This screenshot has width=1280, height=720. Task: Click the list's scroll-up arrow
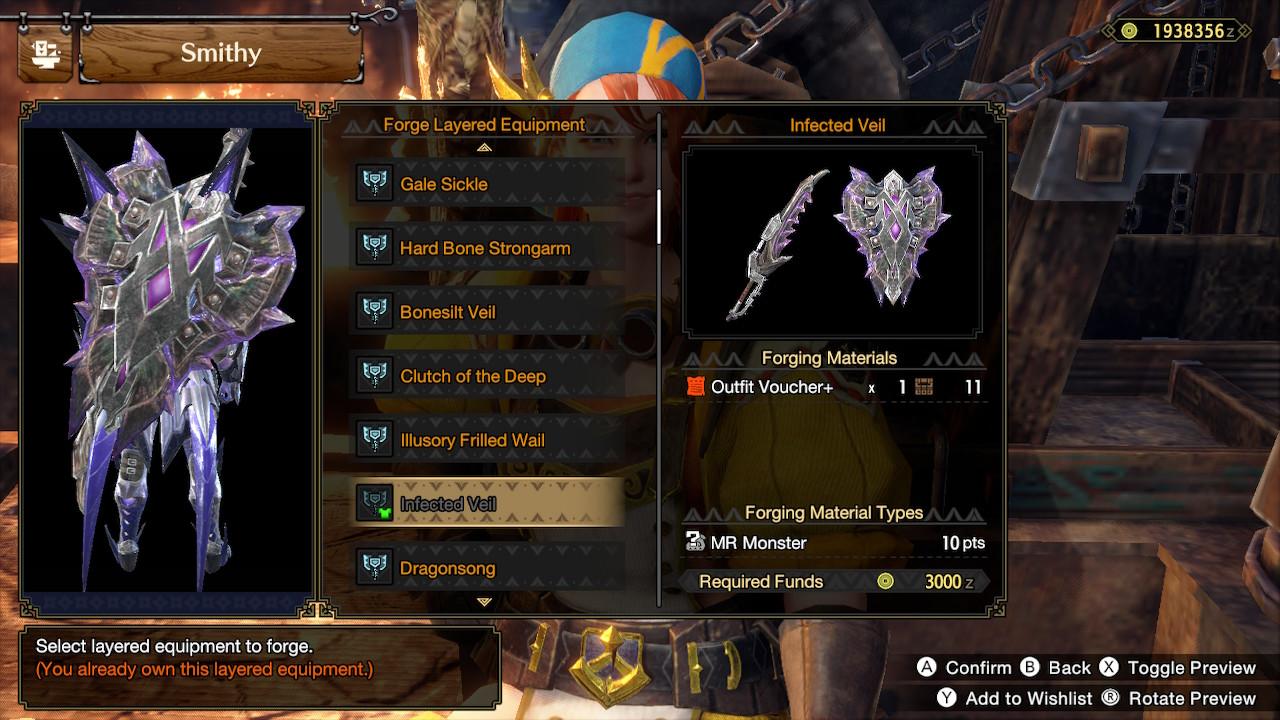pyautogui.click(x=485, y=147)
